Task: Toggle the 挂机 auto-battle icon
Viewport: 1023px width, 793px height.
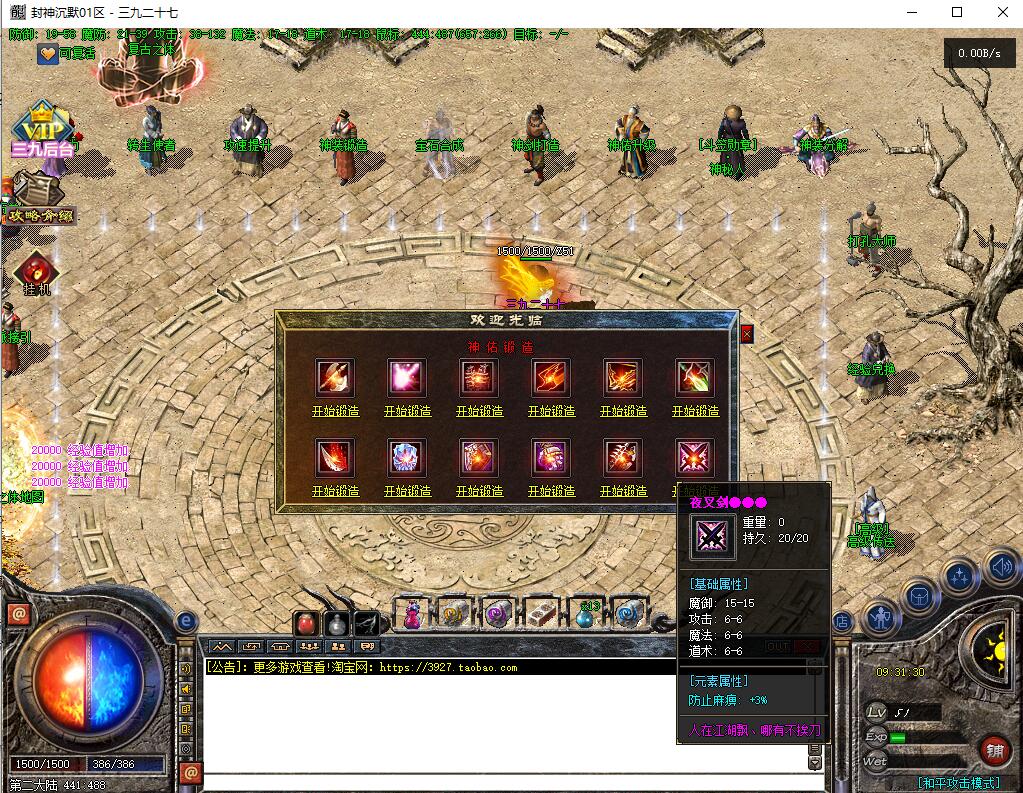Action: point(36,272)
